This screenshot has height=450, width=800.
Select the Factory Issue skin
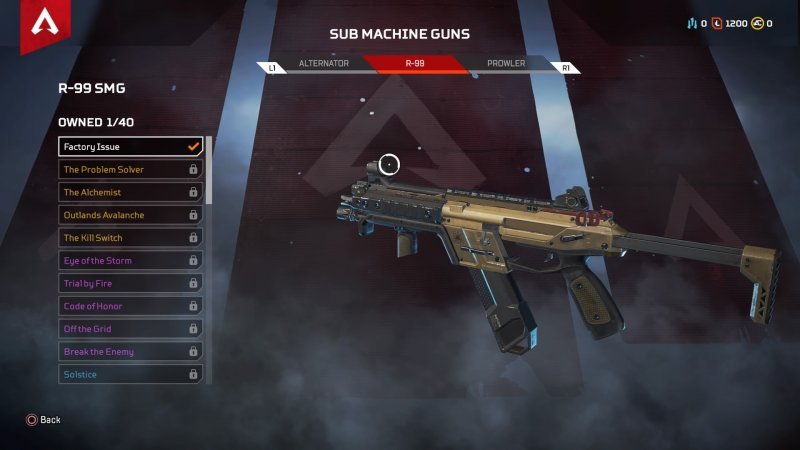point(130,147)
